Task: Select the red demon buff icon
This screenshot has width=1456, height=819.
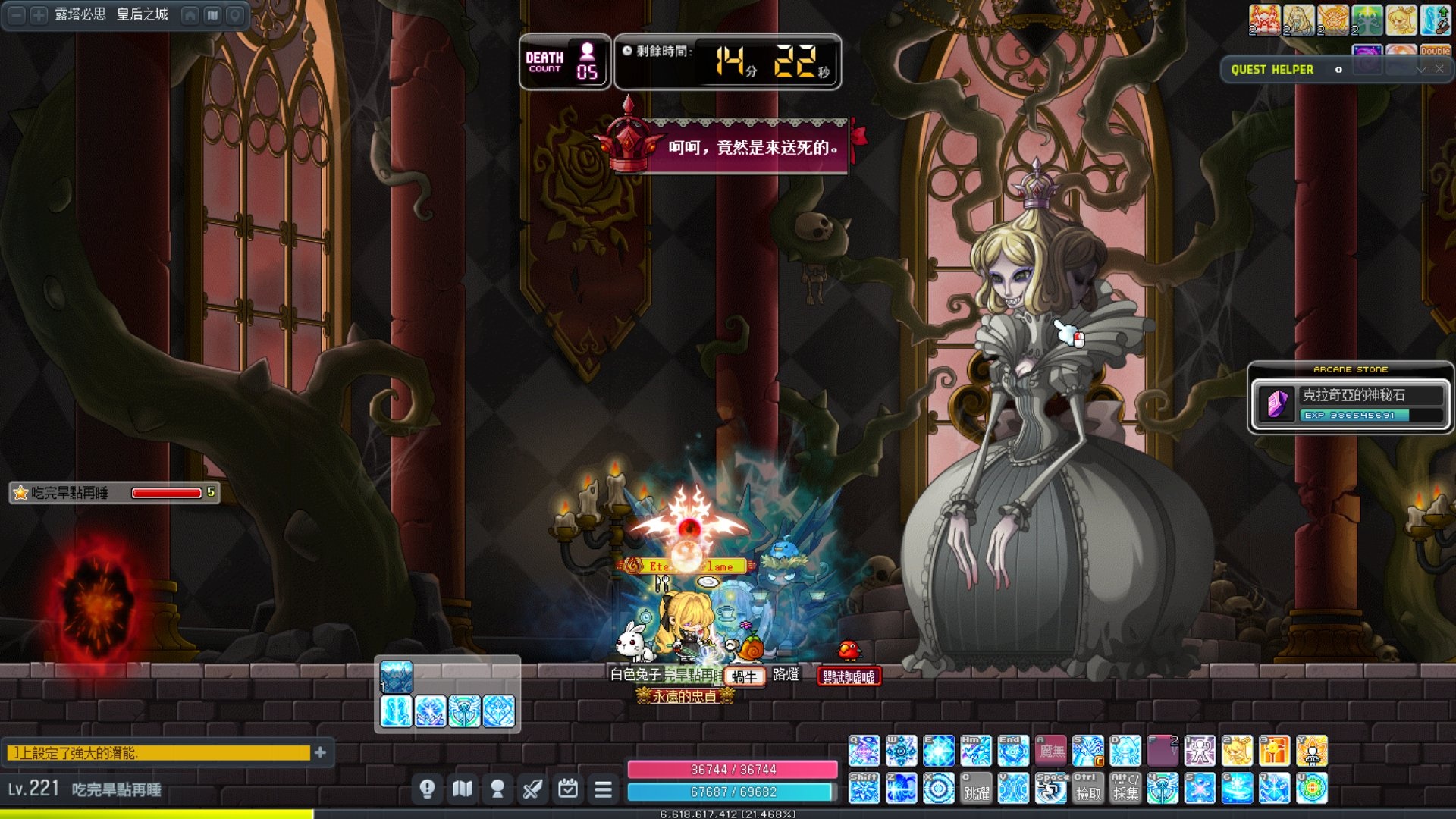Action: coord(1265,20)
